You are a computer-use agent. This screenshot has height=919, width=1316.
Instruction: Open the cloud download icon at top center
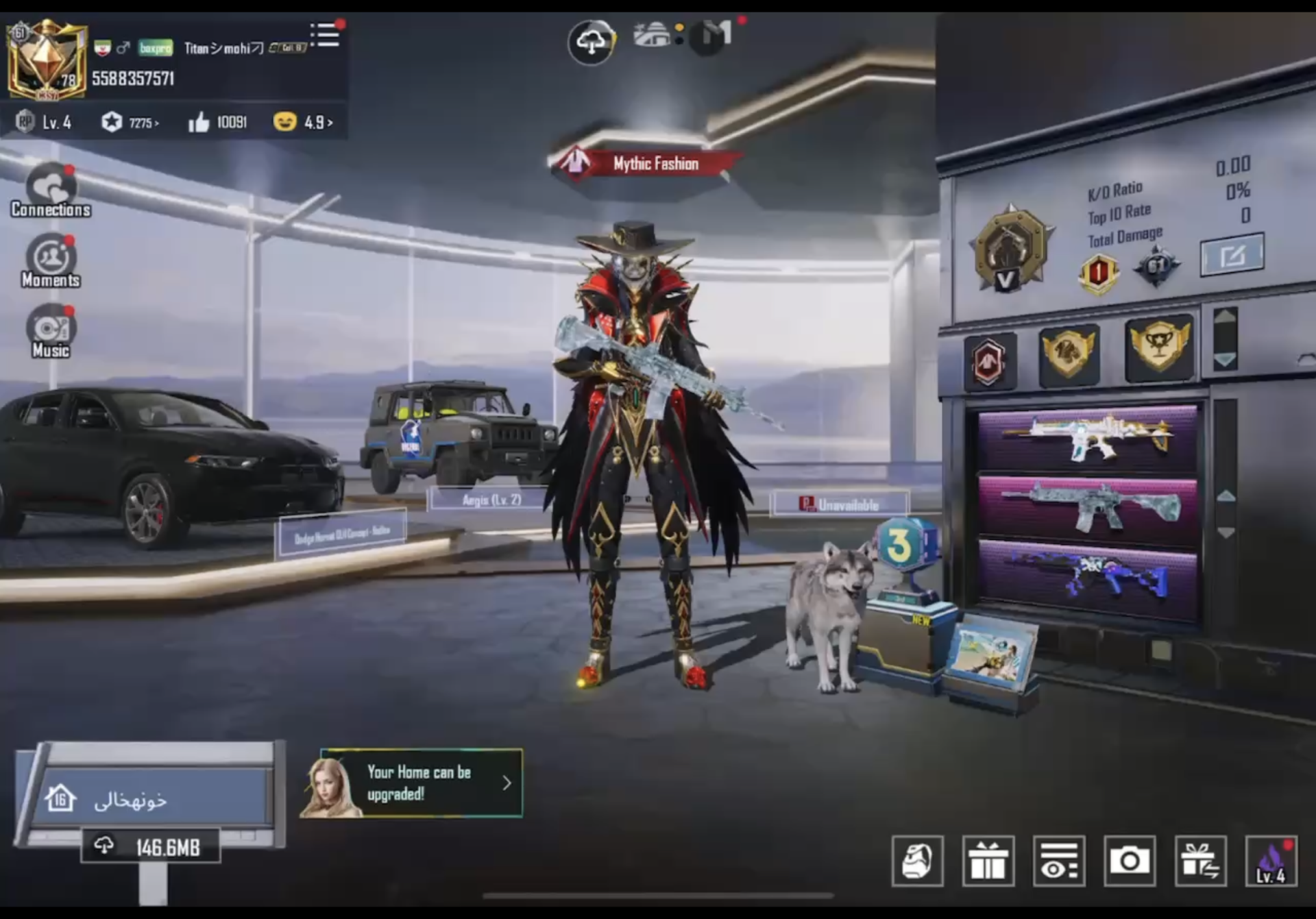592,39
